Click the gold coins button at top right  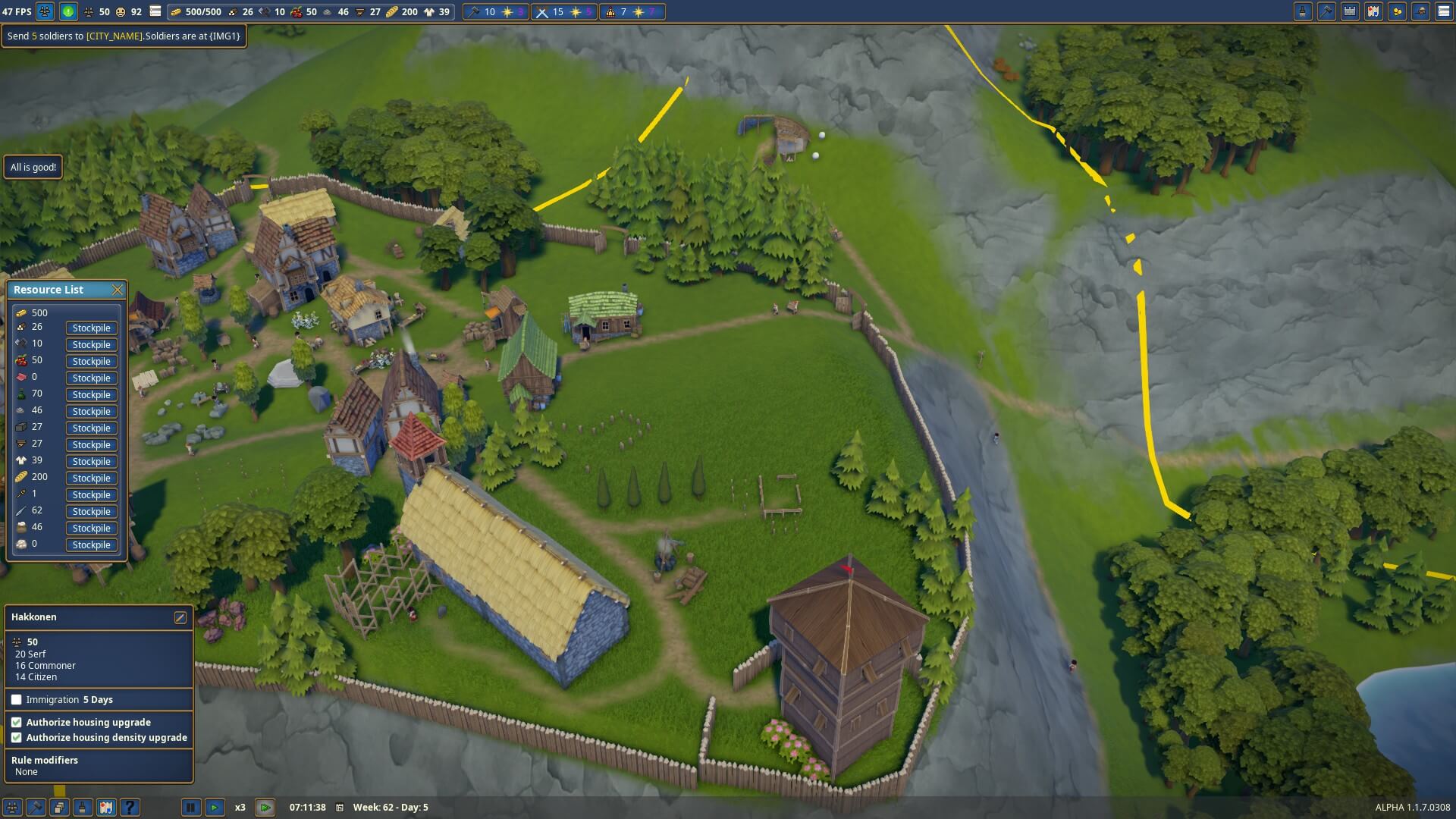click(1397, 11)
